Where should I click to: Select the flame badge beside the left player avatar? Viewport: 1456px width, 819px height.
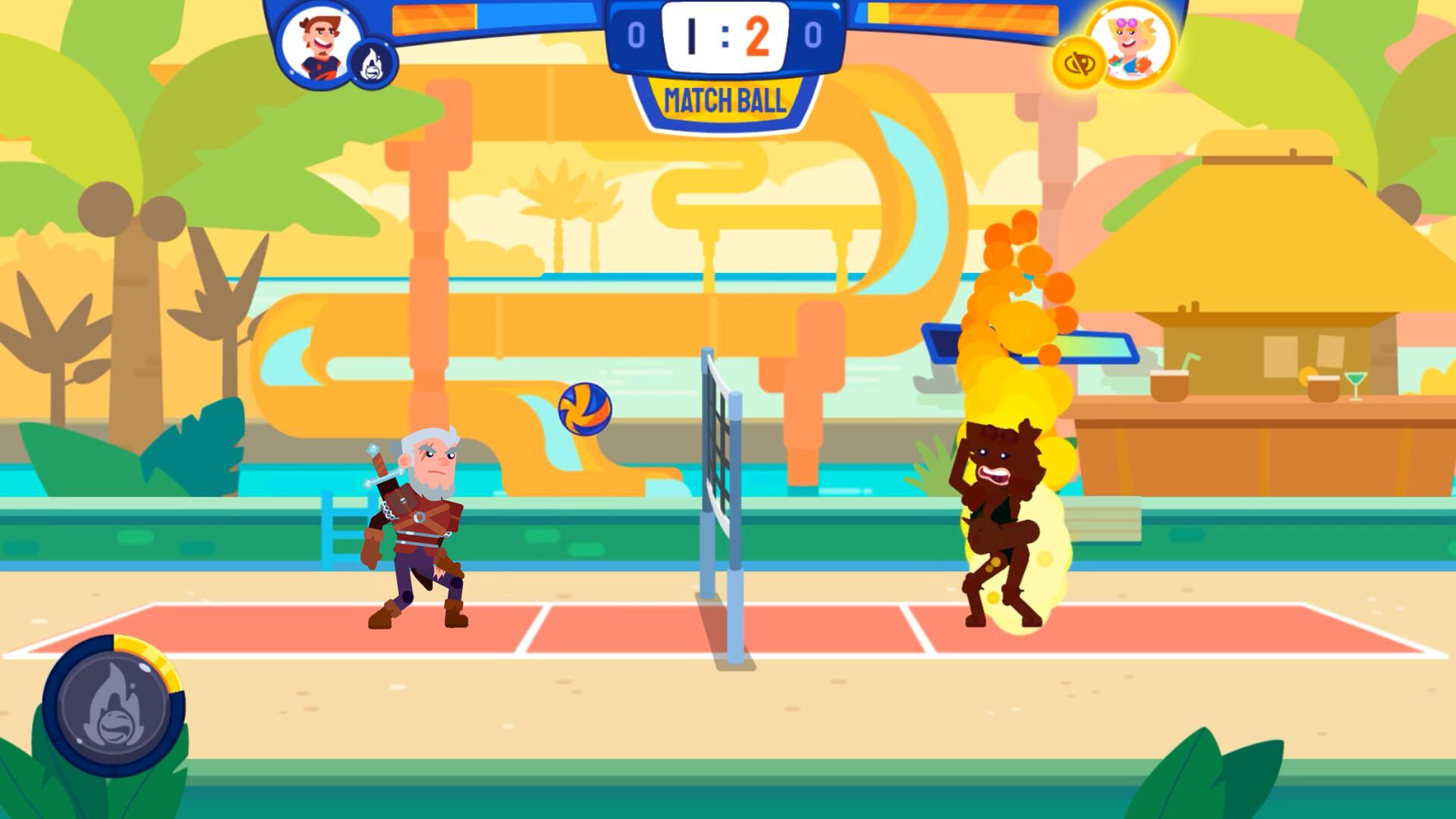click(x=373, y=64)
